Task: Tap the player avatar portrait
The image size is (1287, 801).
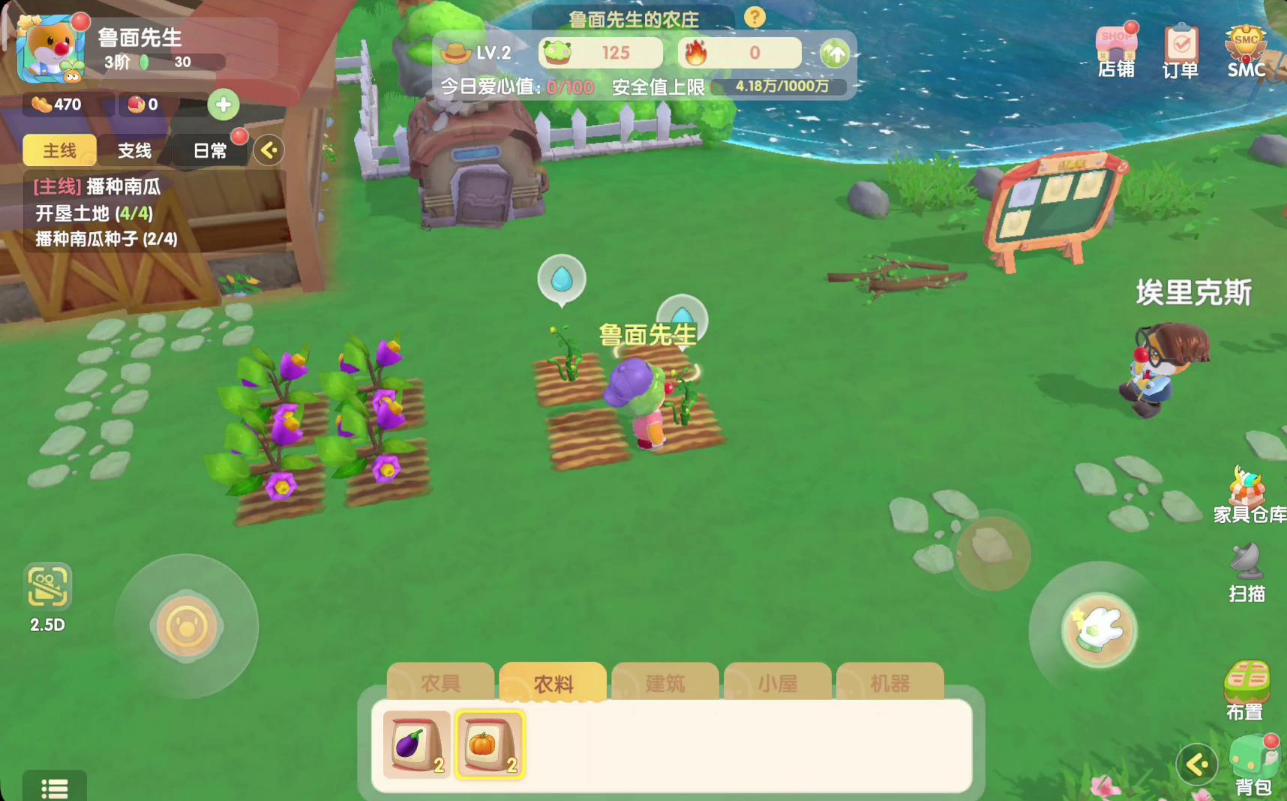Action: click(x=50, y=48)
